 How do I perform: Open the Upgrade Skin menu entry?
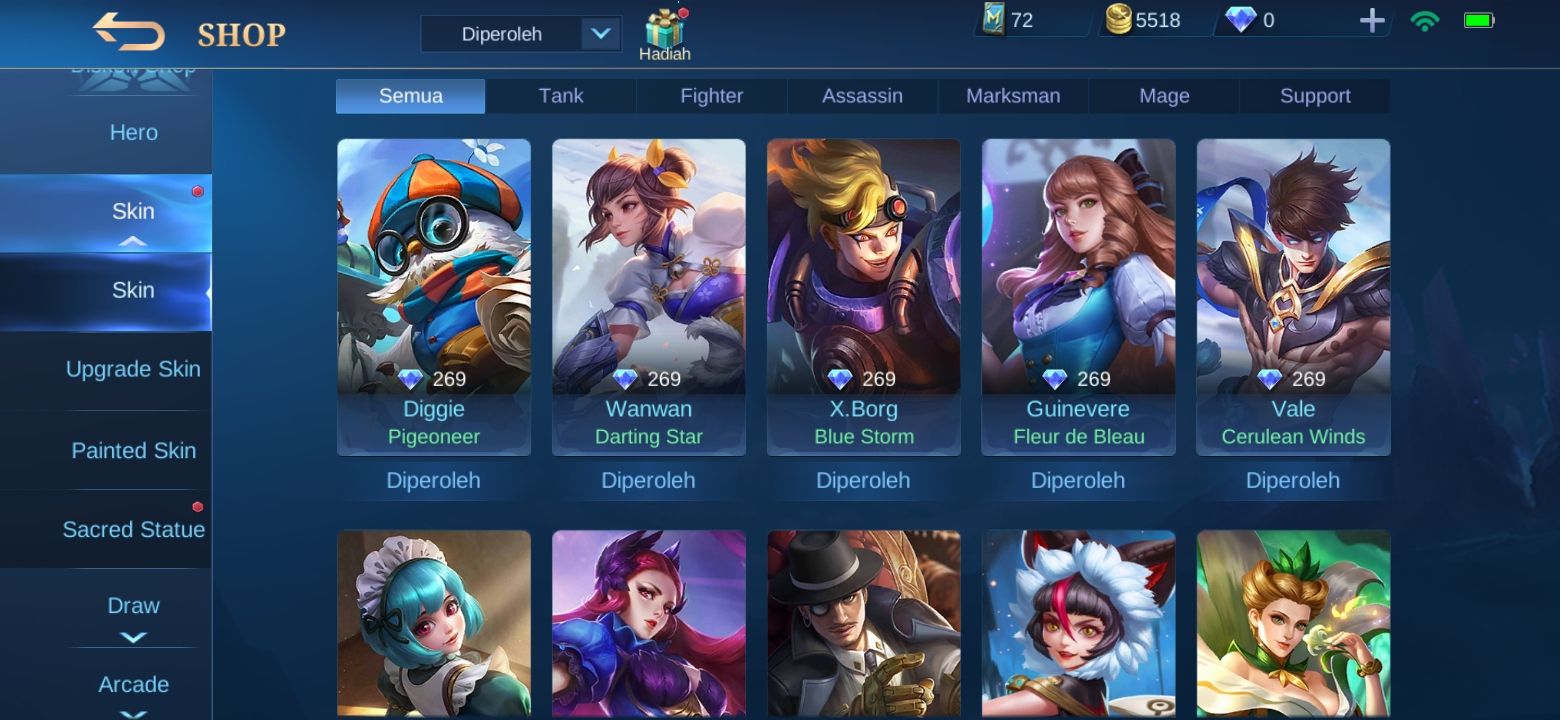click(x=133, y=369)
